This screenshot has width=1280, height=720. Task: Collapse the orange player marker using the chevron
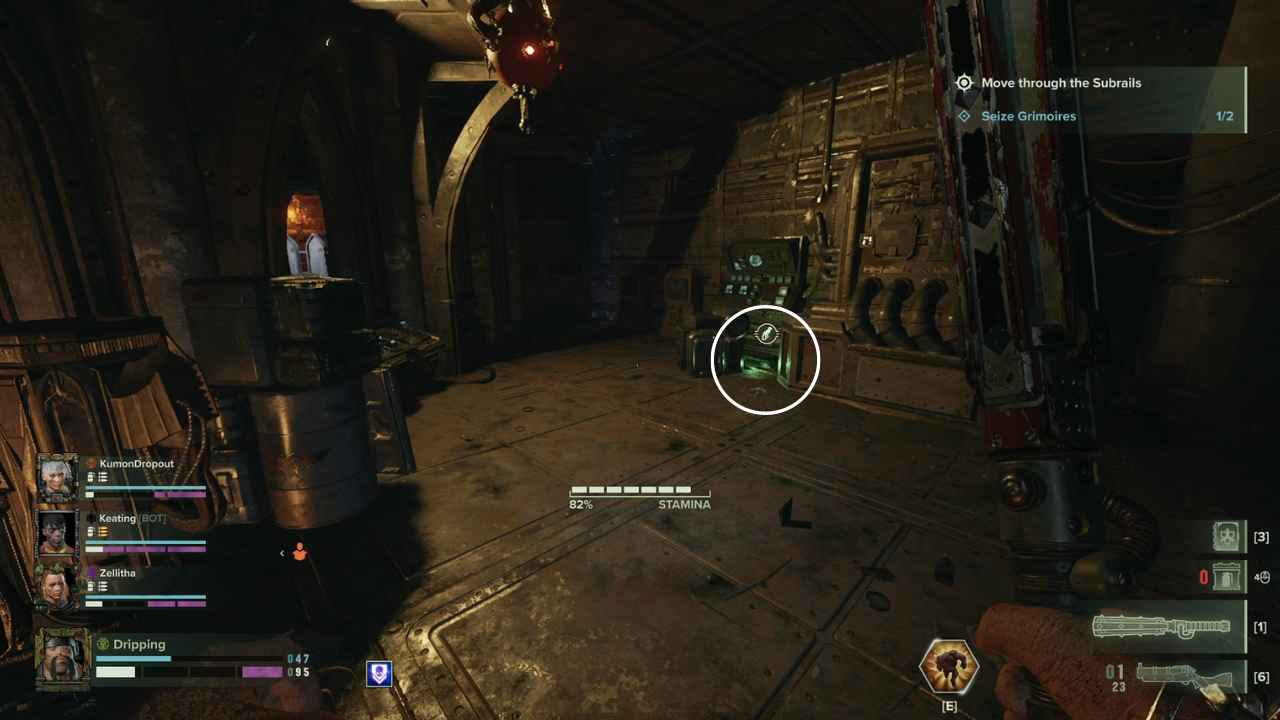point(281,554)
